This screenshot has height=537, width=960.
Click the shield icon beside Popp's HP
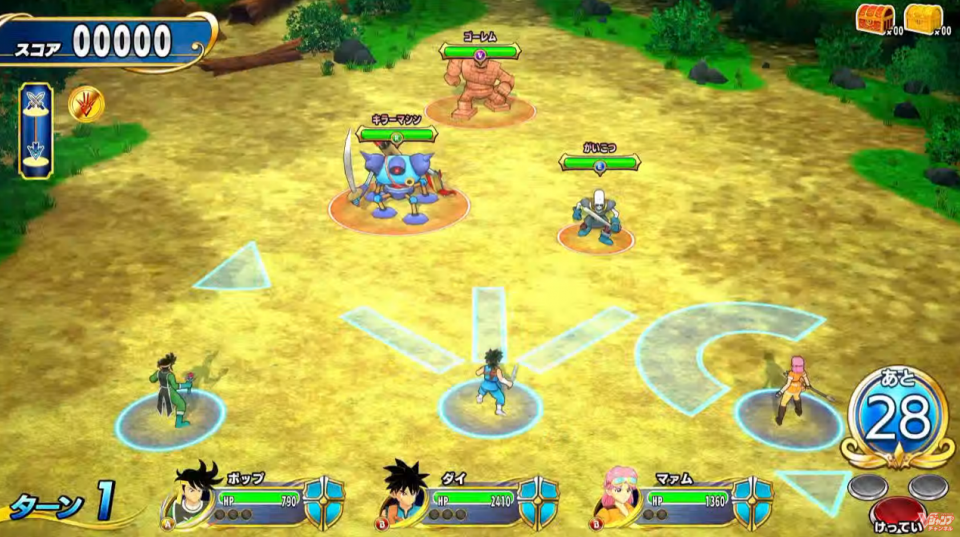[324, 501]
